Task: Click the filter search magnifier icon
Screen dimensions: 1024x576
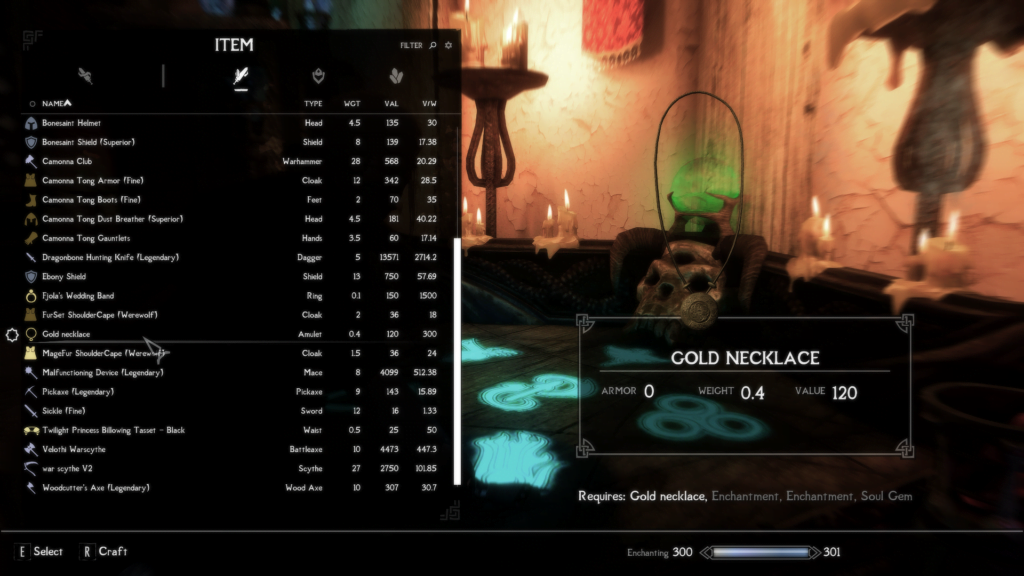Action: tap(433, 45)
